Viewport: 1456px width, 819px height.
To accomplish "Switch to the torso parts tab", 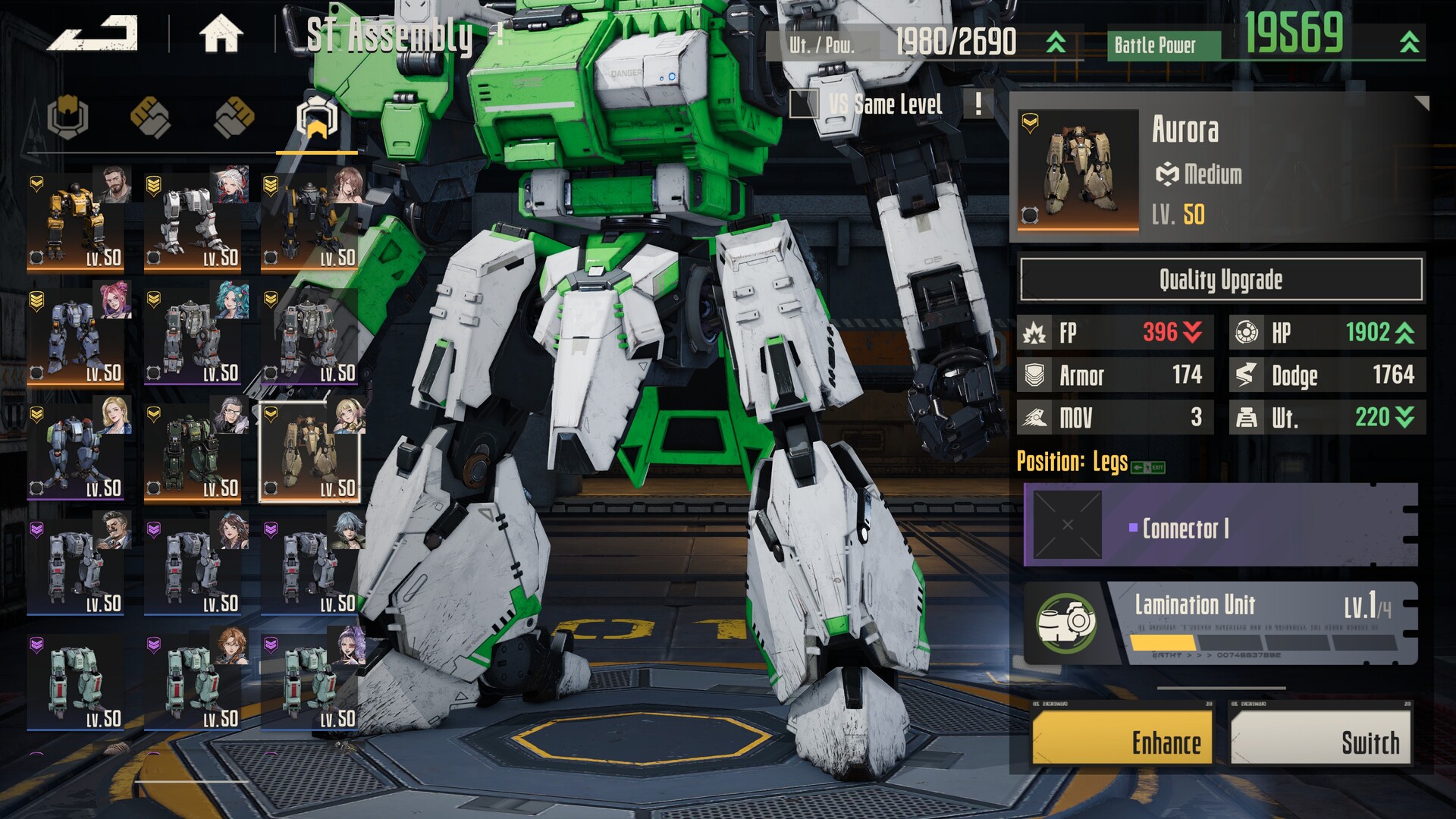I will pos(68,118).
